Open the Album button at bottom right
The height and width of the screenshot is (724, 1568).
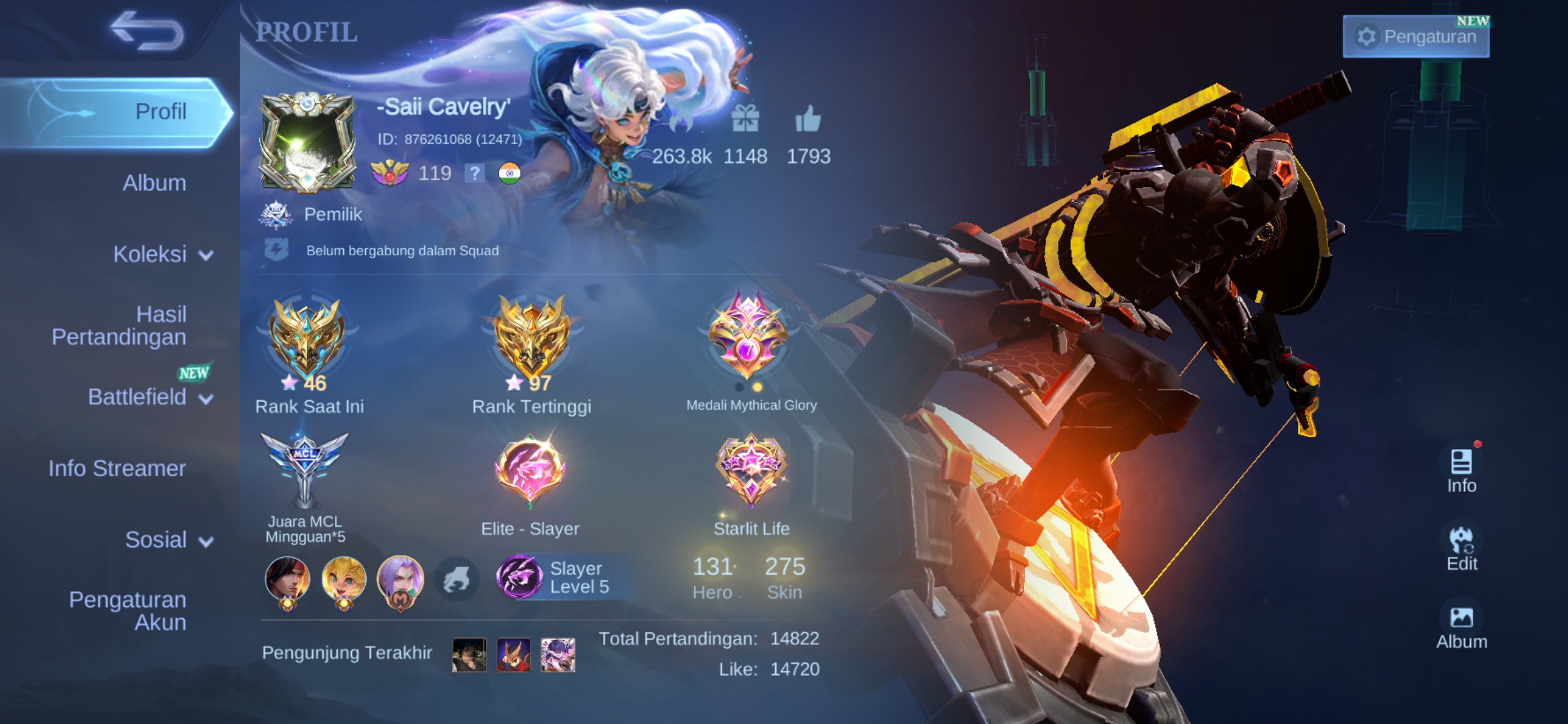[x=1461, y=627]
